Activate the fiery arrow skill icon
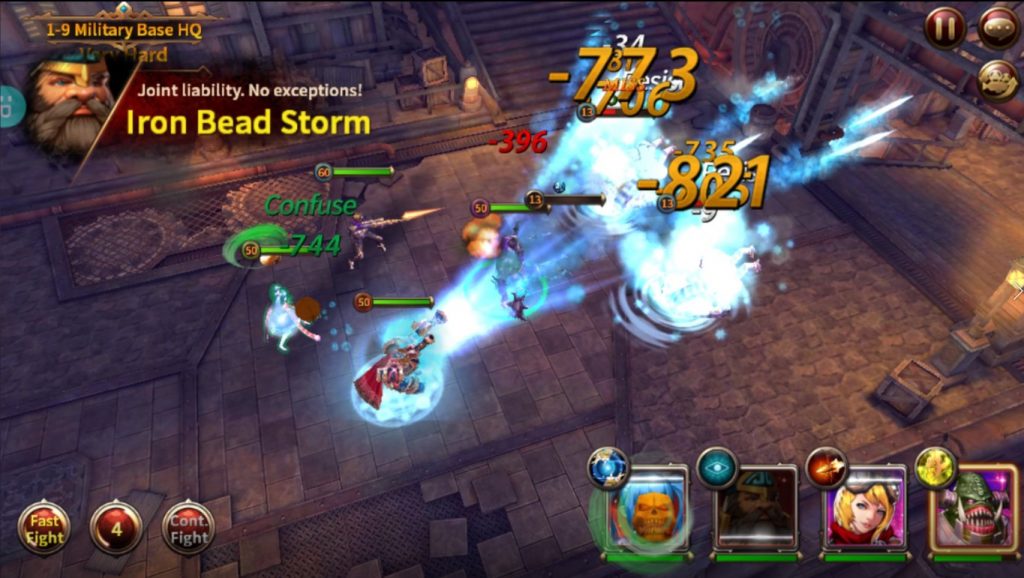 click(x=826, y=467)
